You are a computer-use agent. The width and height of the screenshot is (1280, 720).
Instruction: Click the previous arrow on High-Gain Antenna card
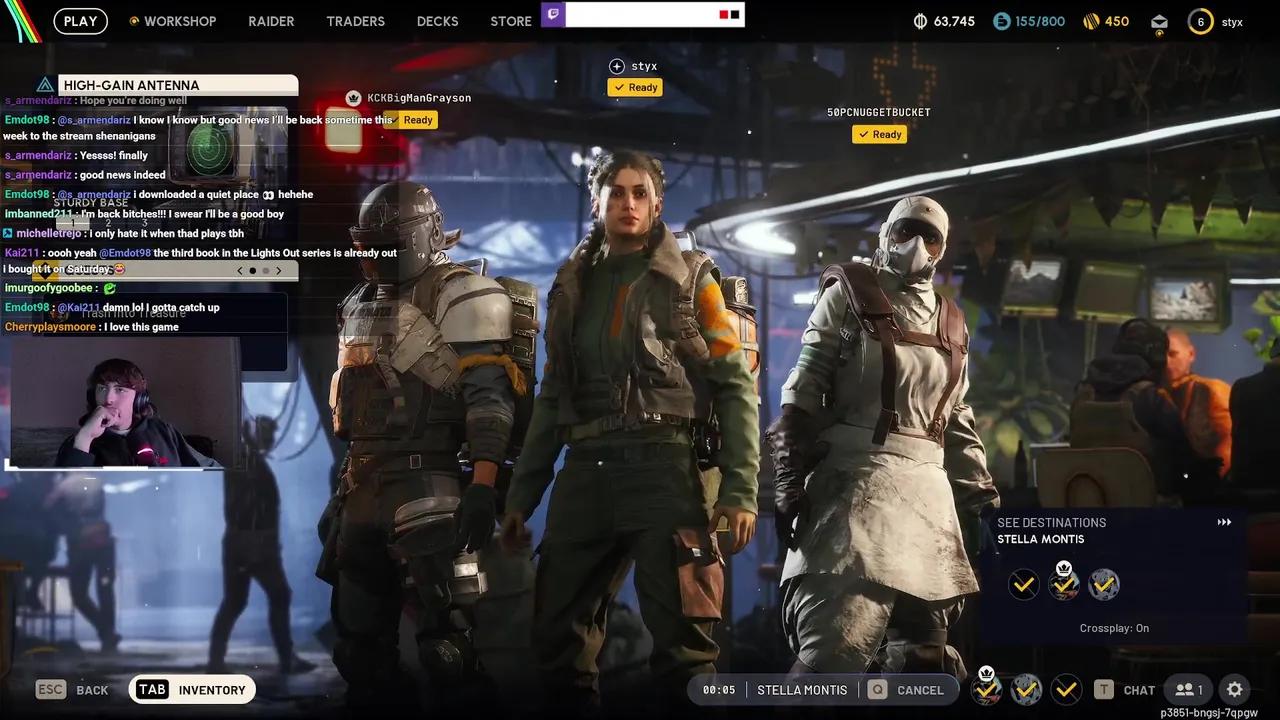(239, 270)
